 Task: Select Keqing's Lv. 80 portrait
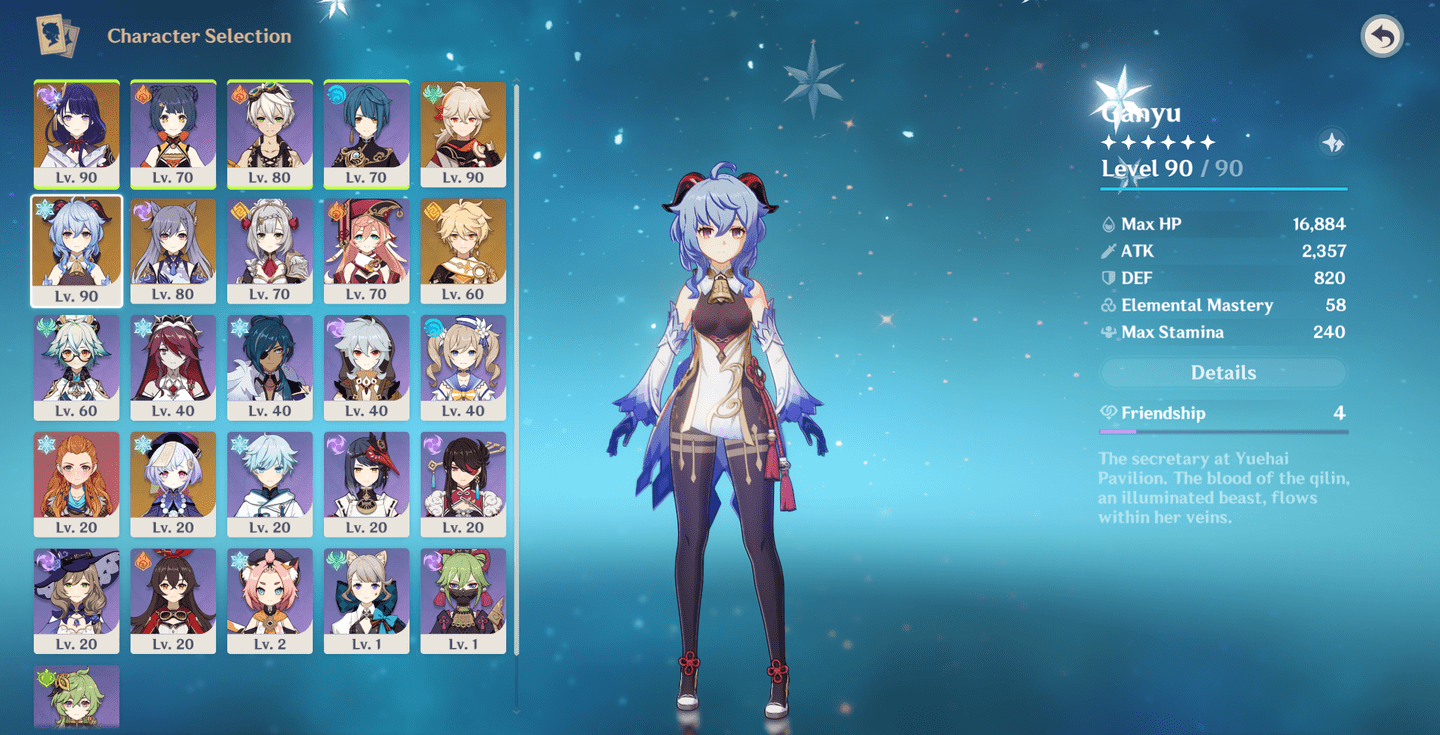173,250
